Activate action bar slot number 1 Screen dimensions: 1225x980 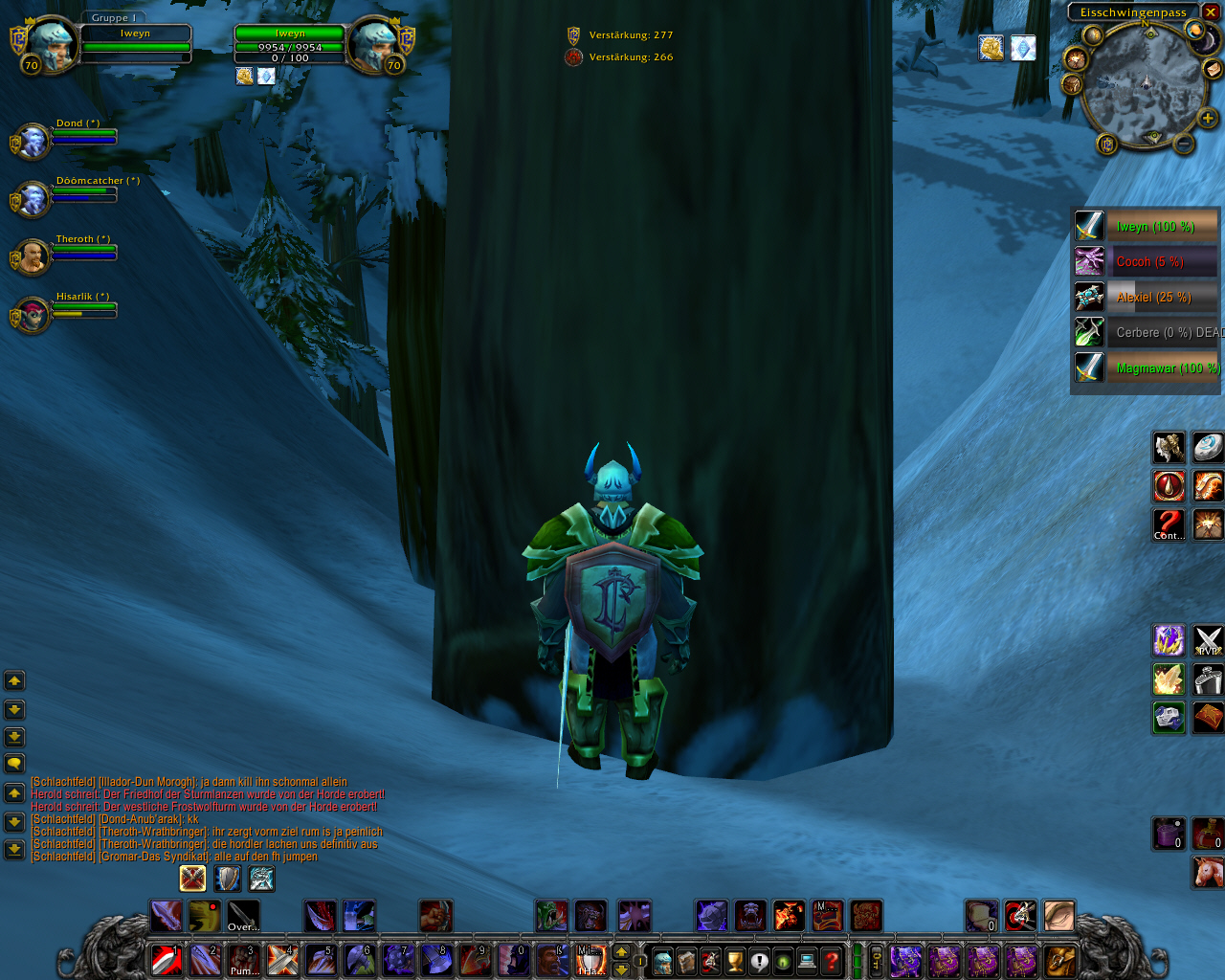167,959
